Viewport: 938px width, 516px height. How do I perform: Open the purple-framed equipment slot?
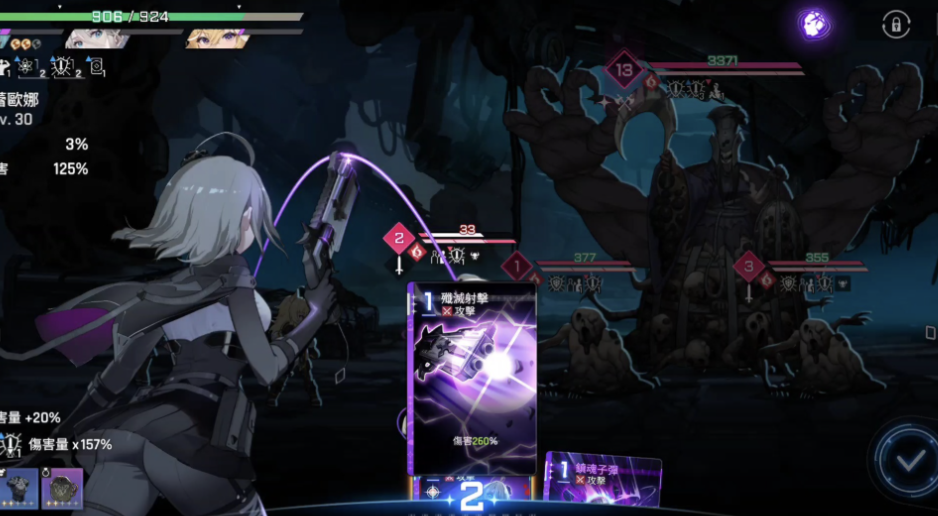pos(62,488)
